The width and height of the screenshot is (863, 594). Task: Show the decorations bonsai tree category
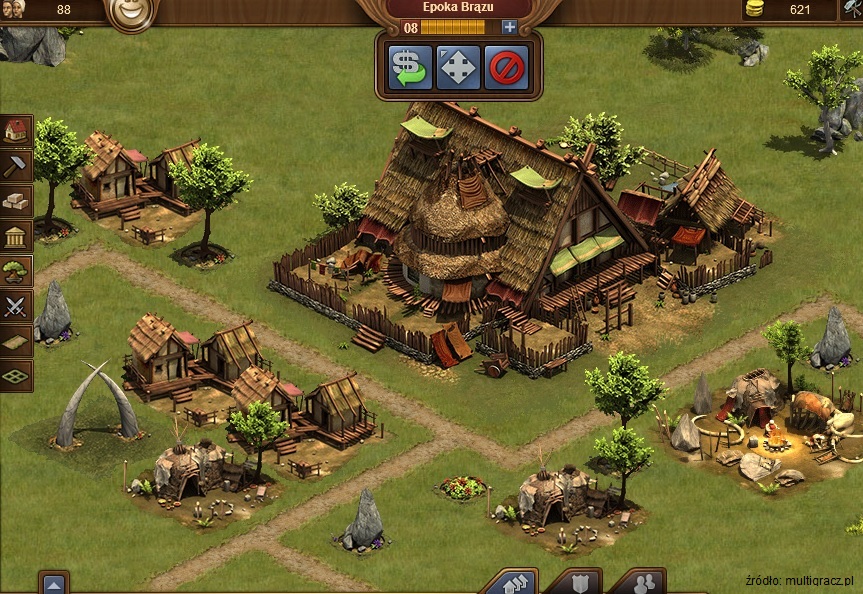click(x=17, y=271)
